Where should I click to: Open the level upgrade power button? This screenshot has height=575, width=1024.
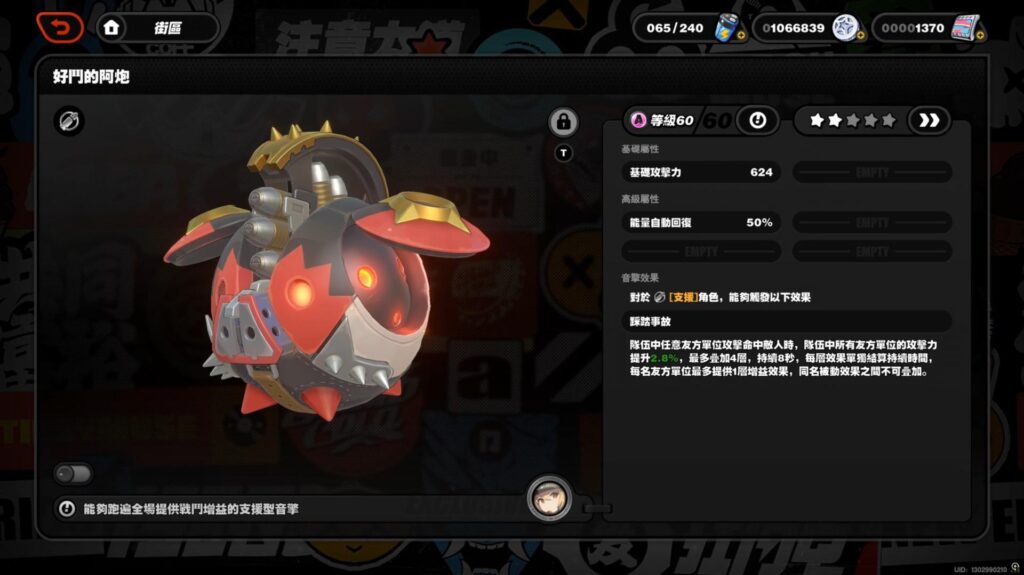(757, 121)
